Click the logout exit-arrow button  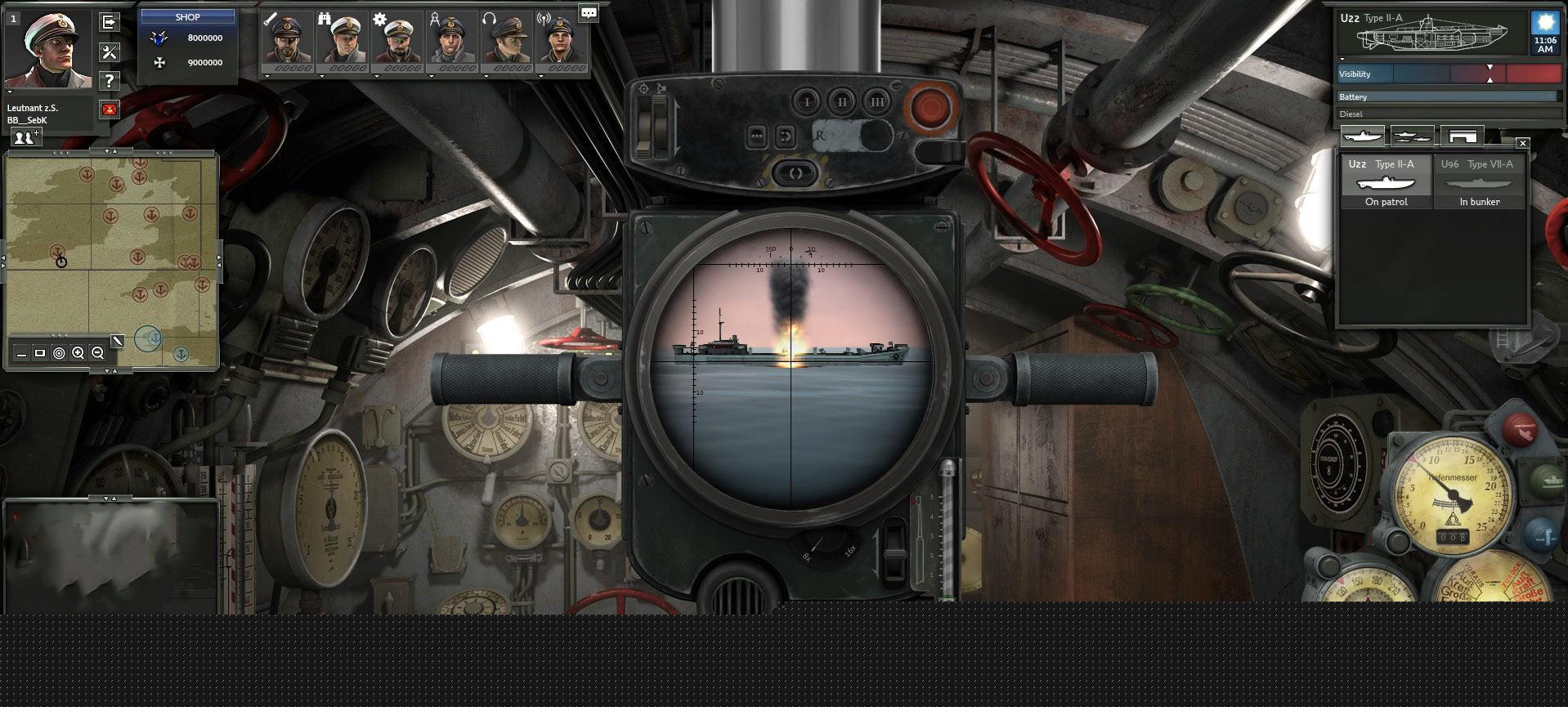point(109,22)
